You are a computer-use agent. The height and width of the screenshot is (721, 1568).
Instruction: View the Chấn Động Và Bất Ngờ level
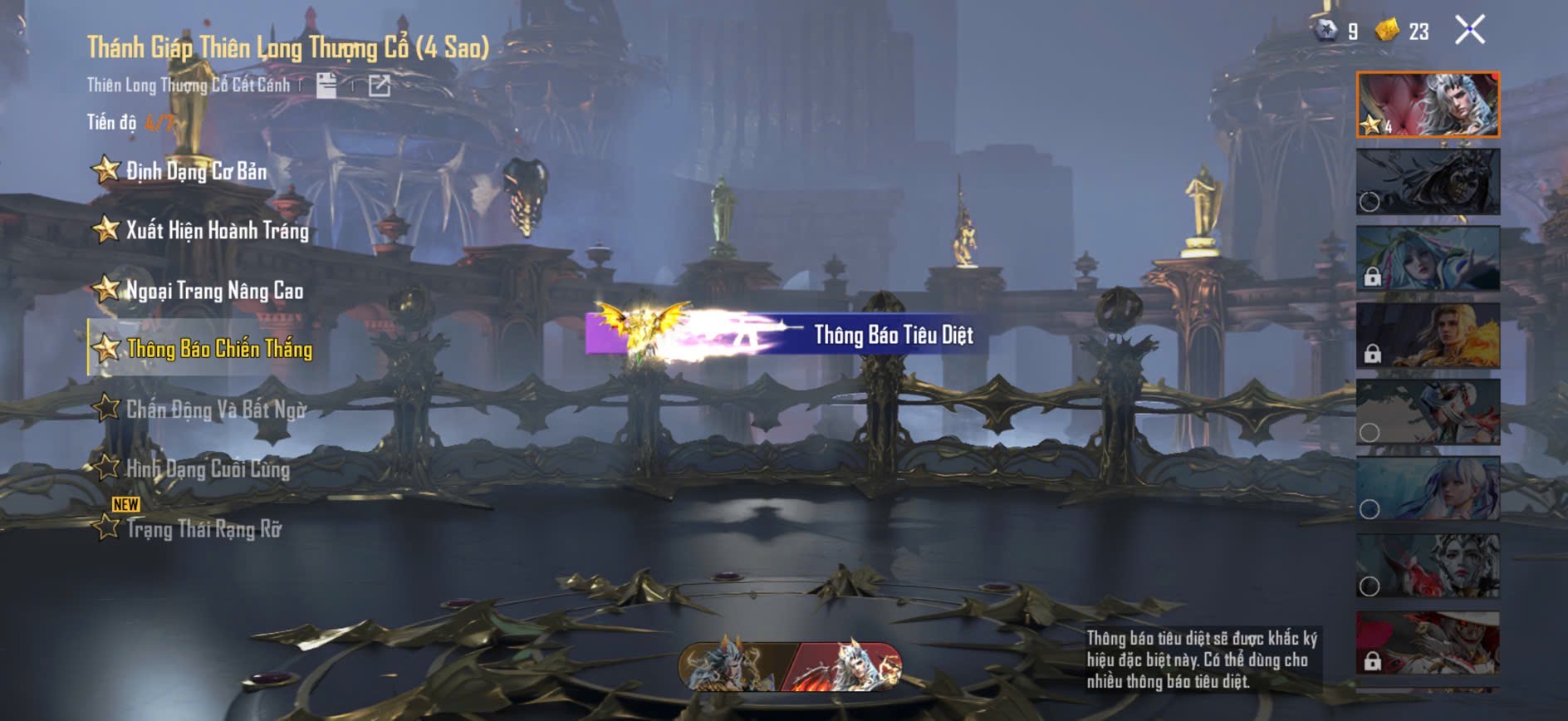pos(215,409)
